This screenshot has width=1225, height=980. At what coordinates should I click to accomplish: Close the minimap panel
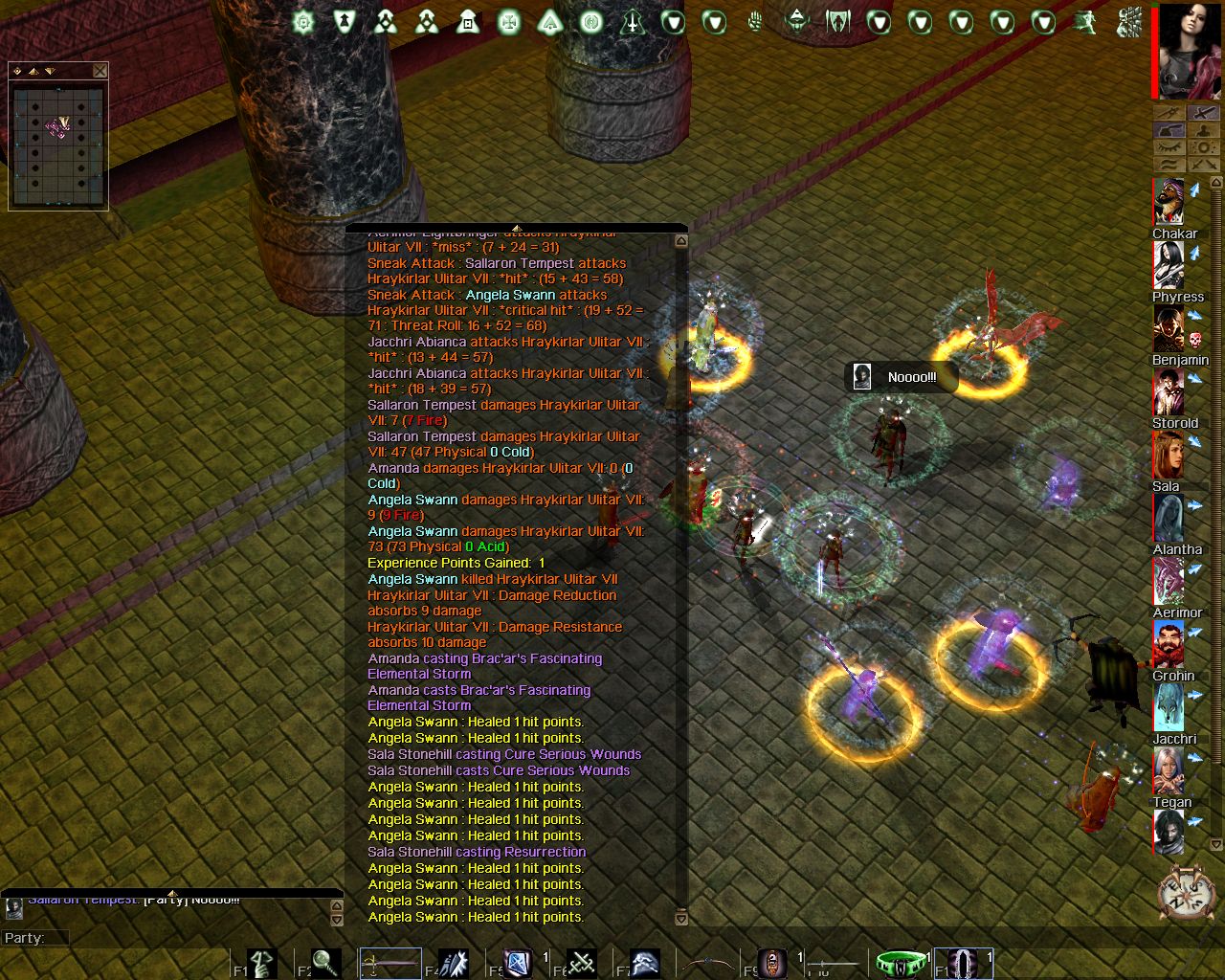coord(100,71)
